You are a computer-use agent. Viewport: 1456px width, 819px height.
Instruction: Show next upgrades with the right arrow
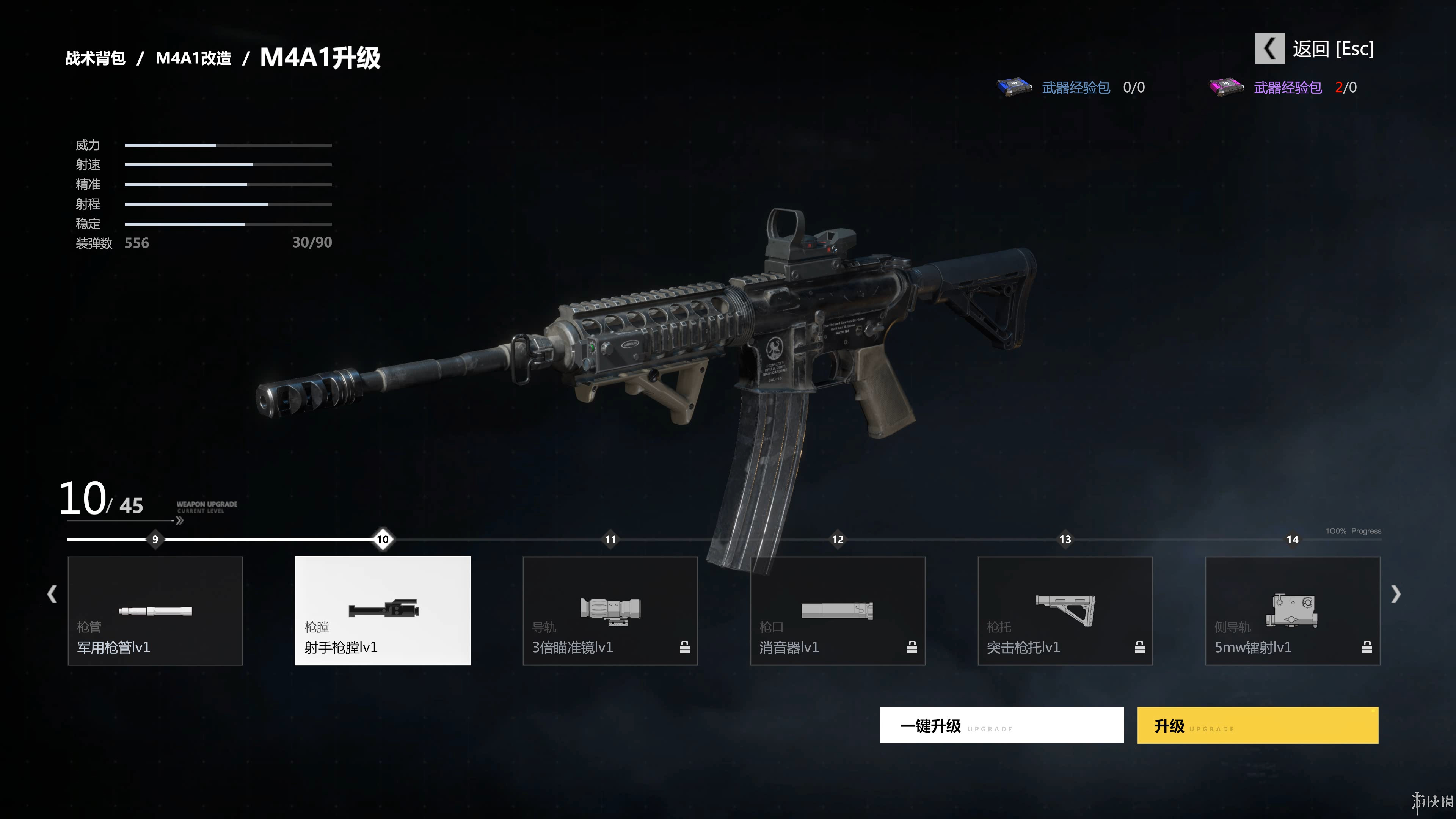(1395, 594)
